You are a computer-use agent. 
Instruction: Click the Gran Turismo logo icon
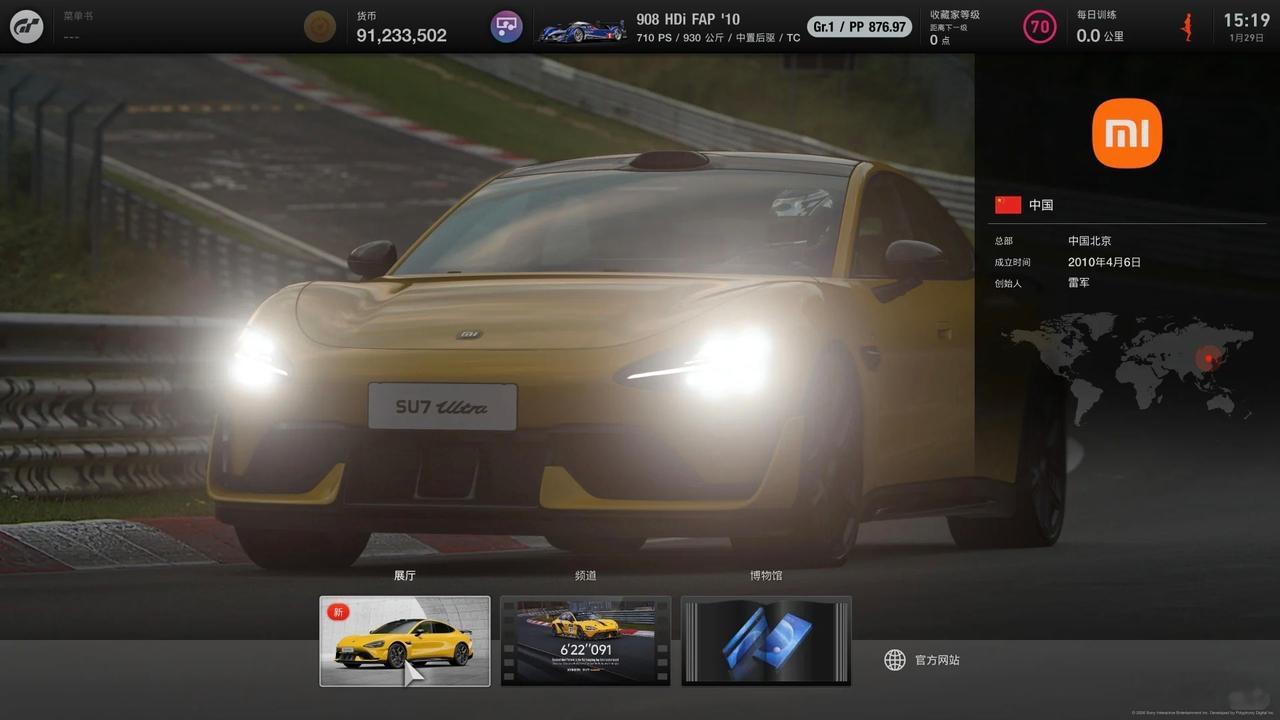pyautogui.click(x=27, y=26)
